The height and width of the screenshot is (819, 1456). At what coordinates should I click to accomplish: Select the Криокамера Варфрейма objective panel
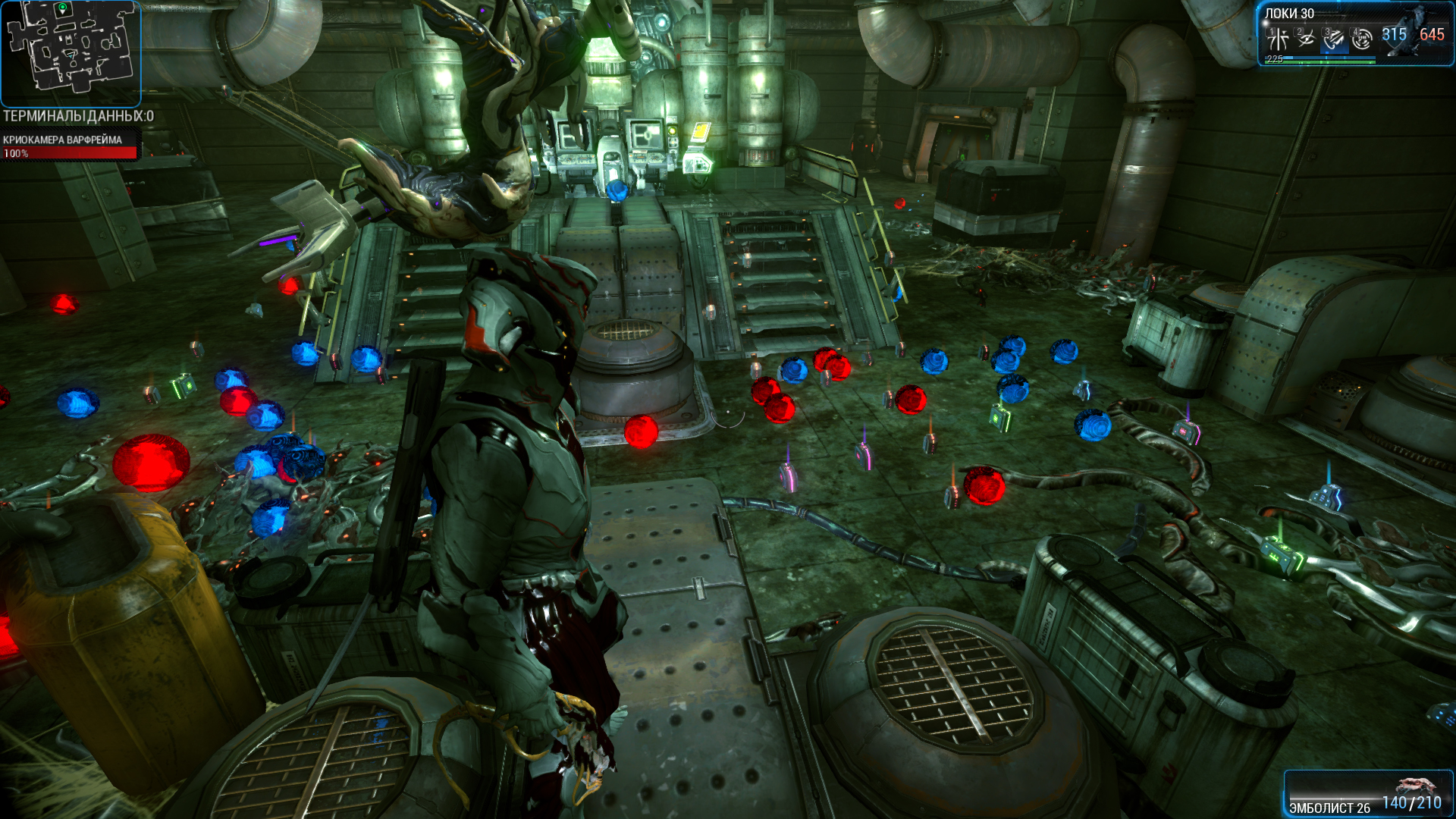pyautogui.click(x=69, y=146)
